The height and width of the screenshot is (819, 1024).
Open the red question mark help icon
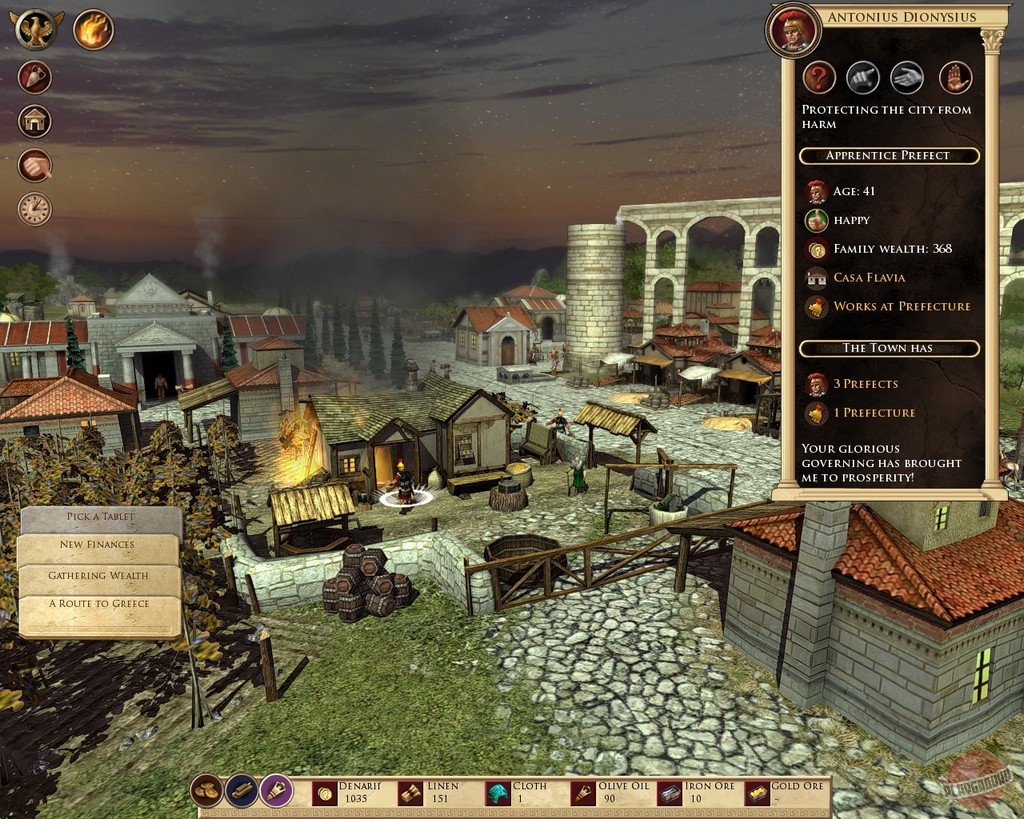819,77
